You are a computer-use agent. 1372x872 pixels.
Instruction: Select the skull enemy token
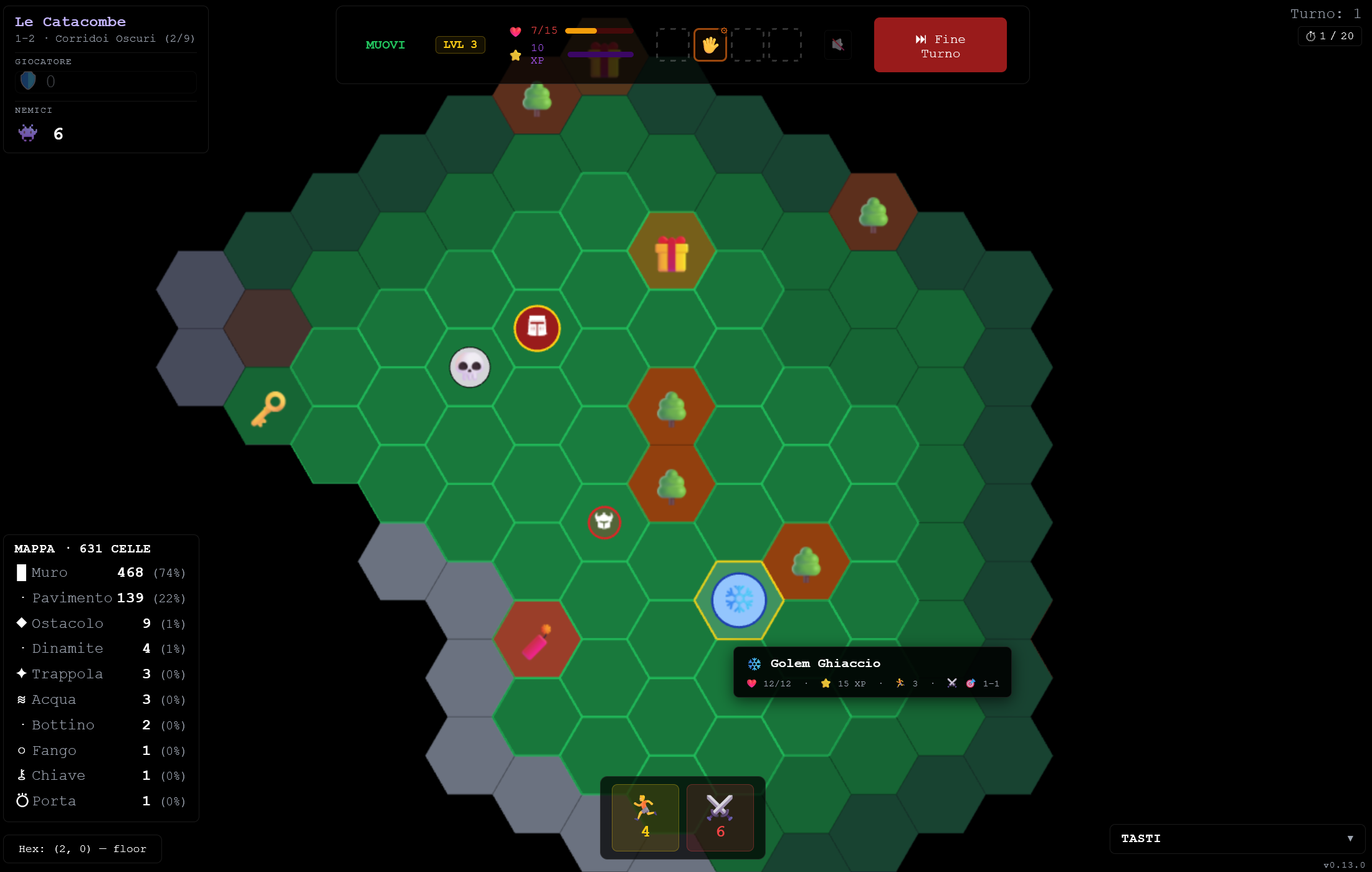pos(470,367)
